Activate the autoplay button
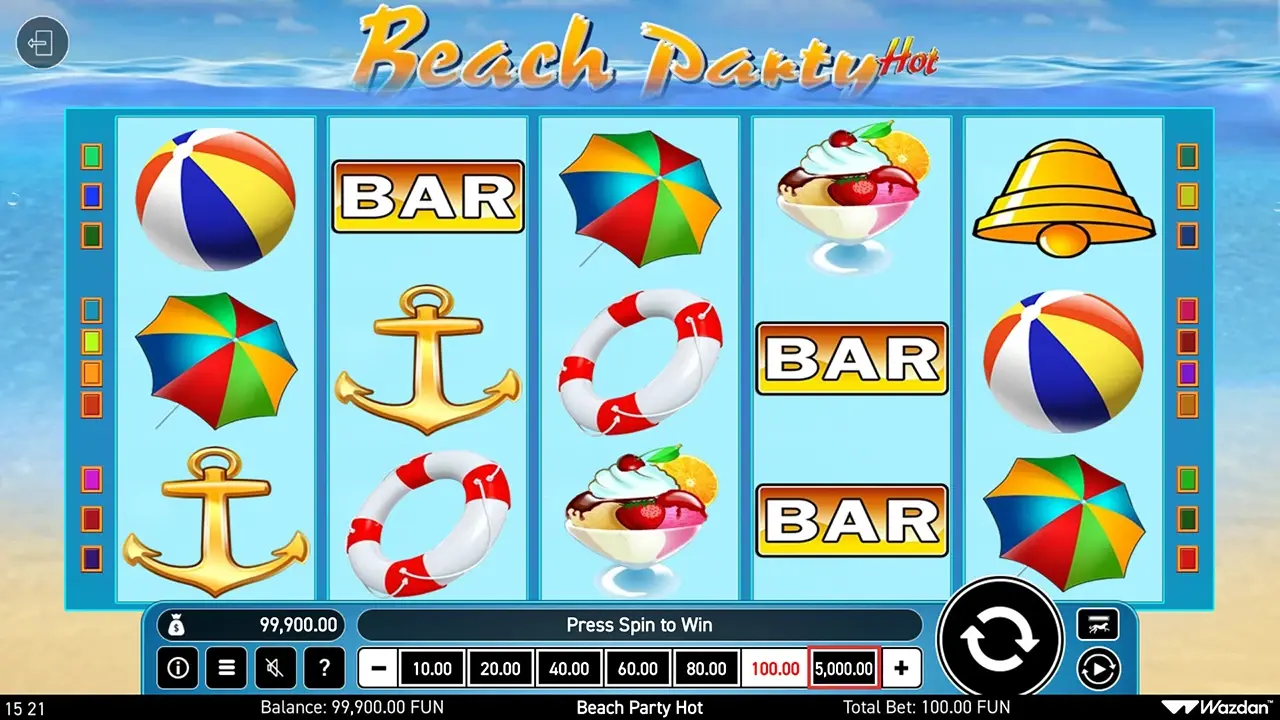1280x720 pixels. [1097, 667]
